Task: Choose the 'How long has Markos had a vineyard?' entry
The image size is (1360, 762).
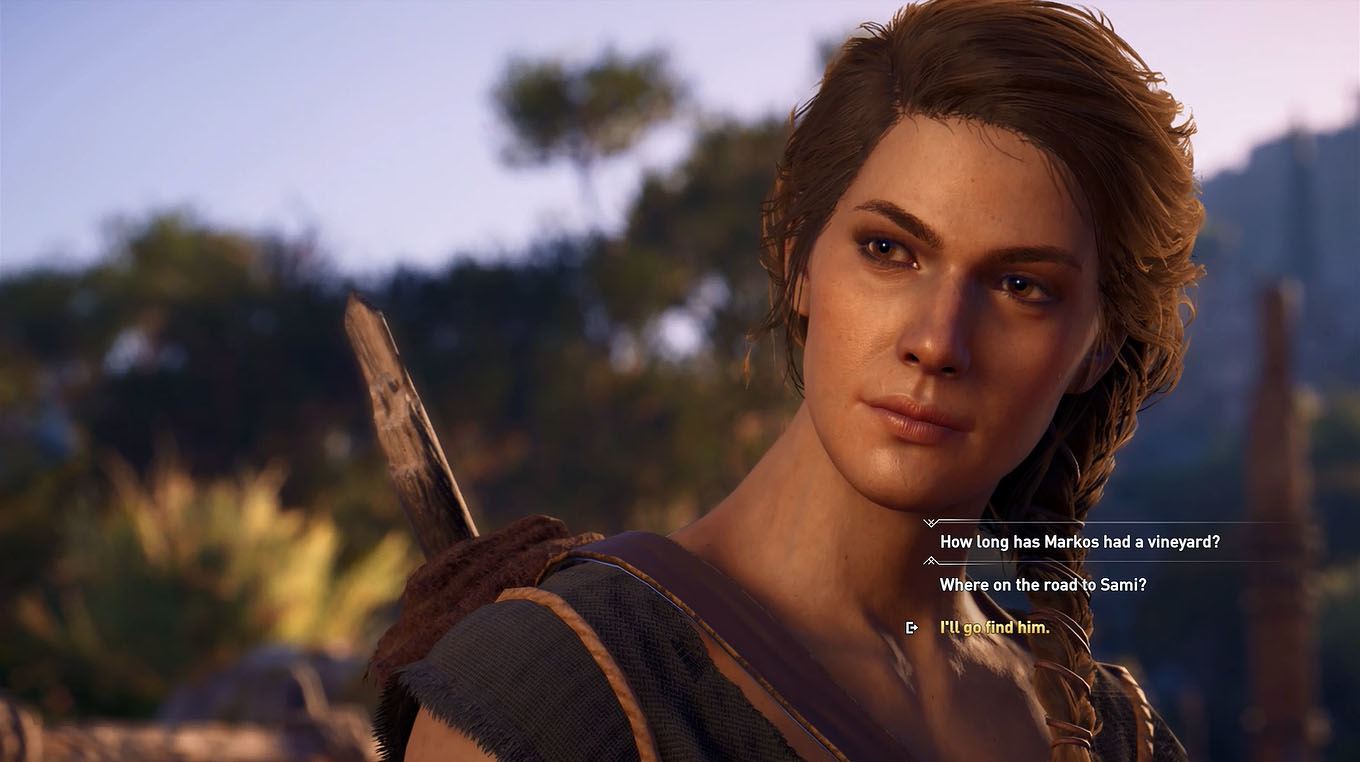Action: 1080,540
